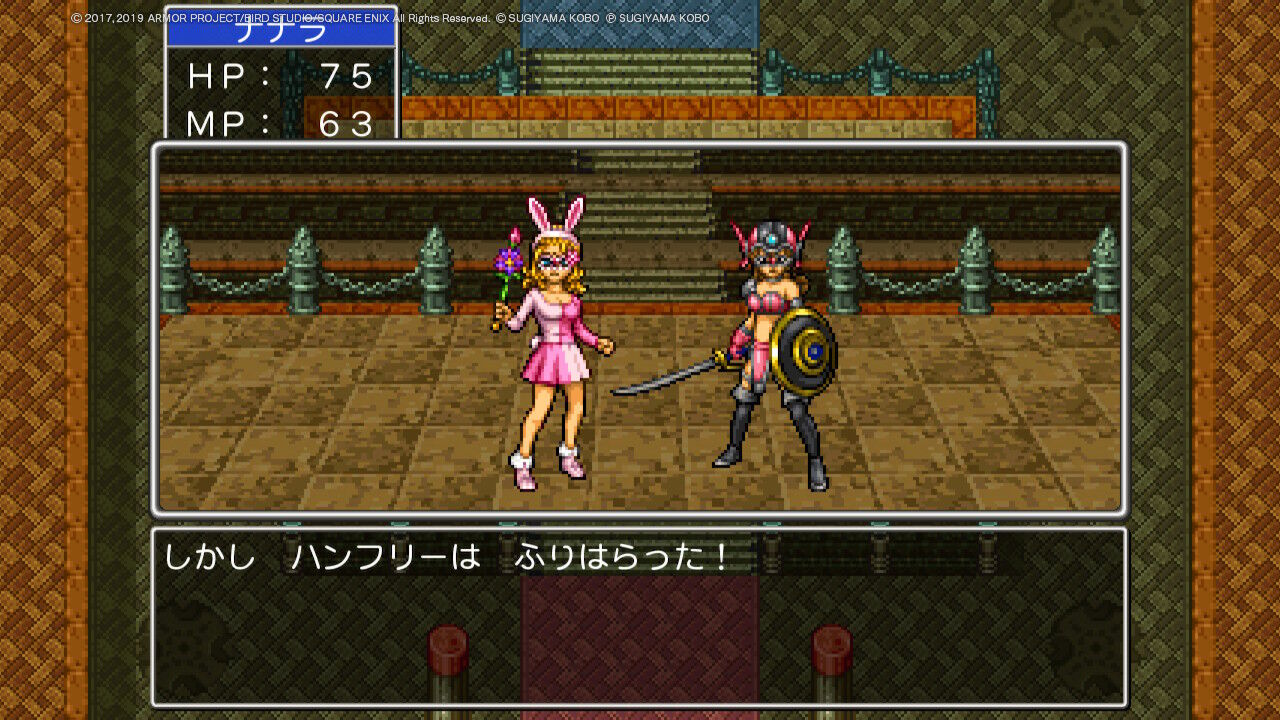Click the HP 75 stat row

coord(280,76)
